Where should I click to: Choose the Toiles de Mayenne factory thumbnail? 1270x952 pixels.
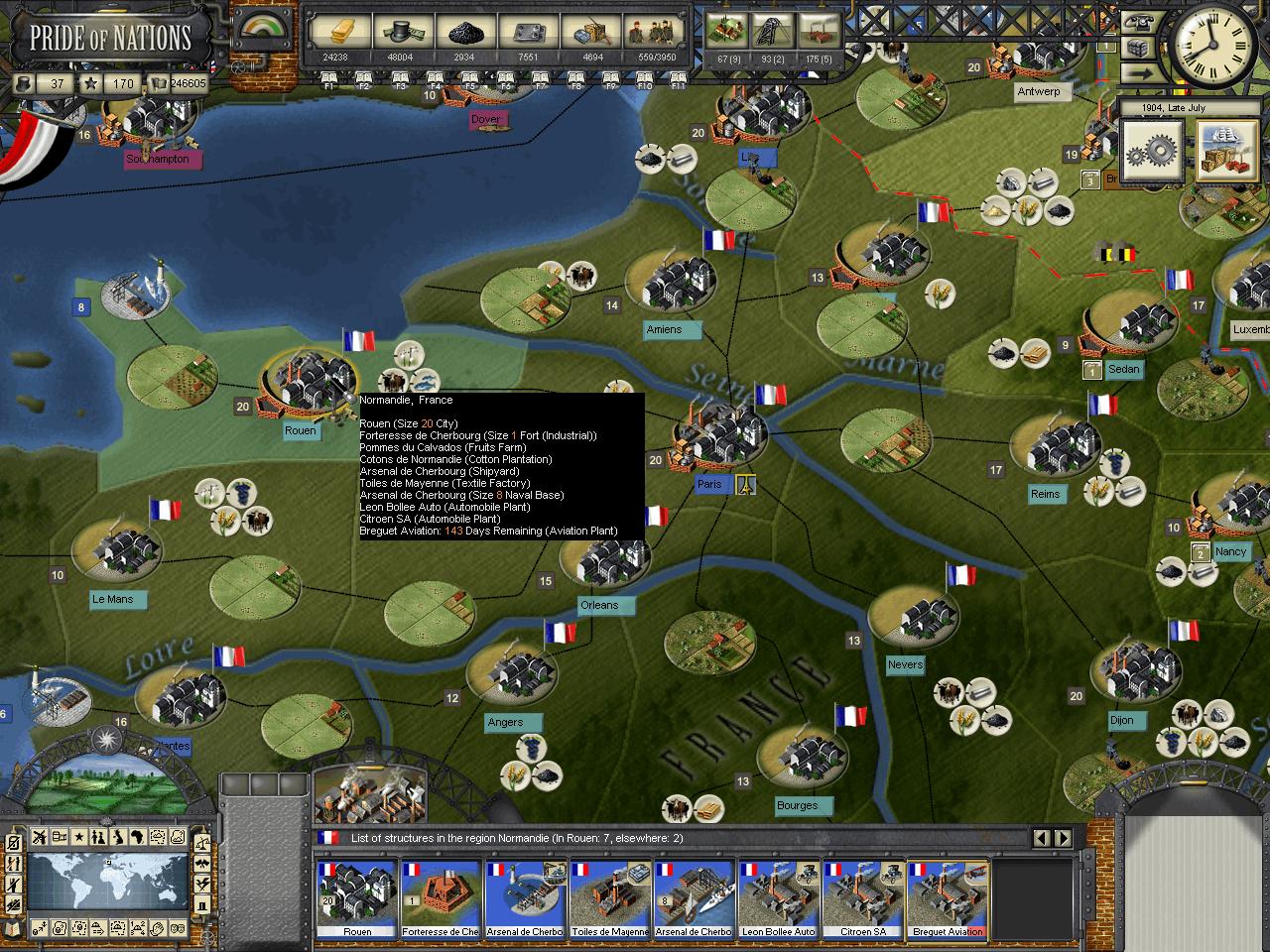click(609, 898)
